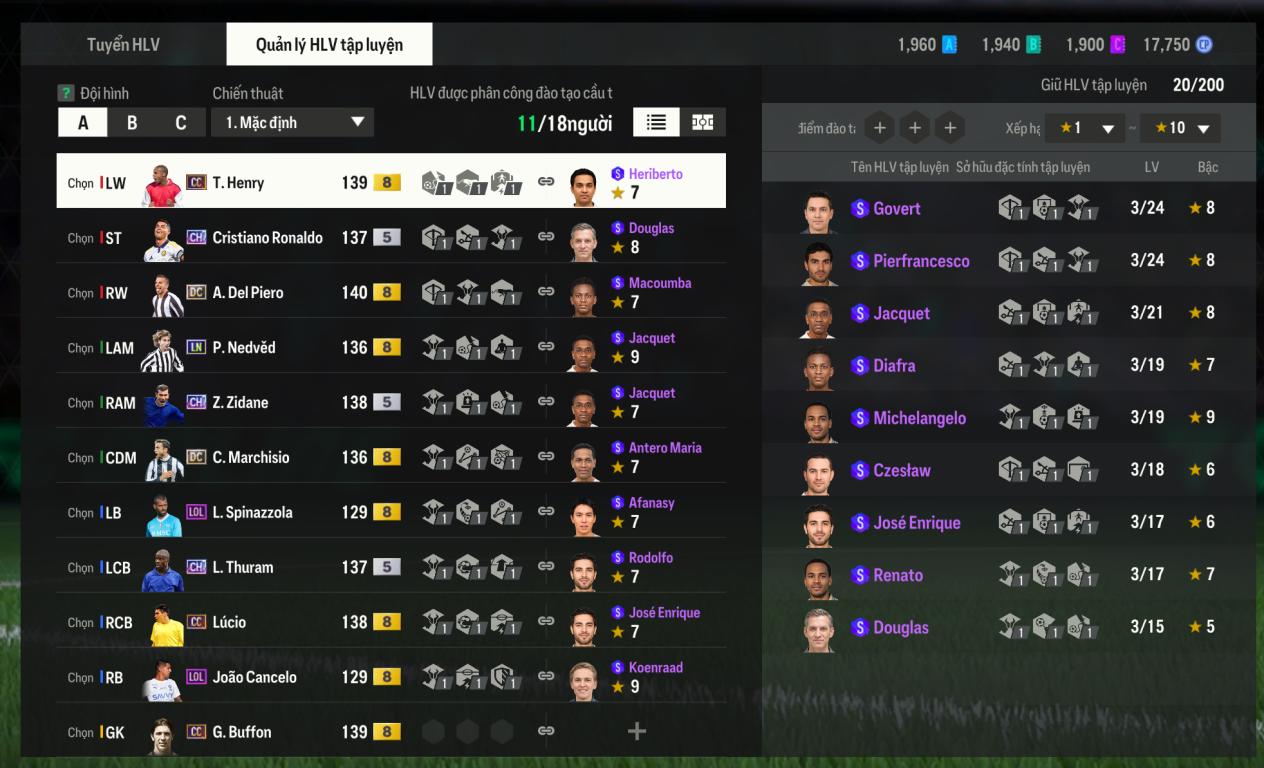
Task: Switch to list view layout
Action: (656, 122)
